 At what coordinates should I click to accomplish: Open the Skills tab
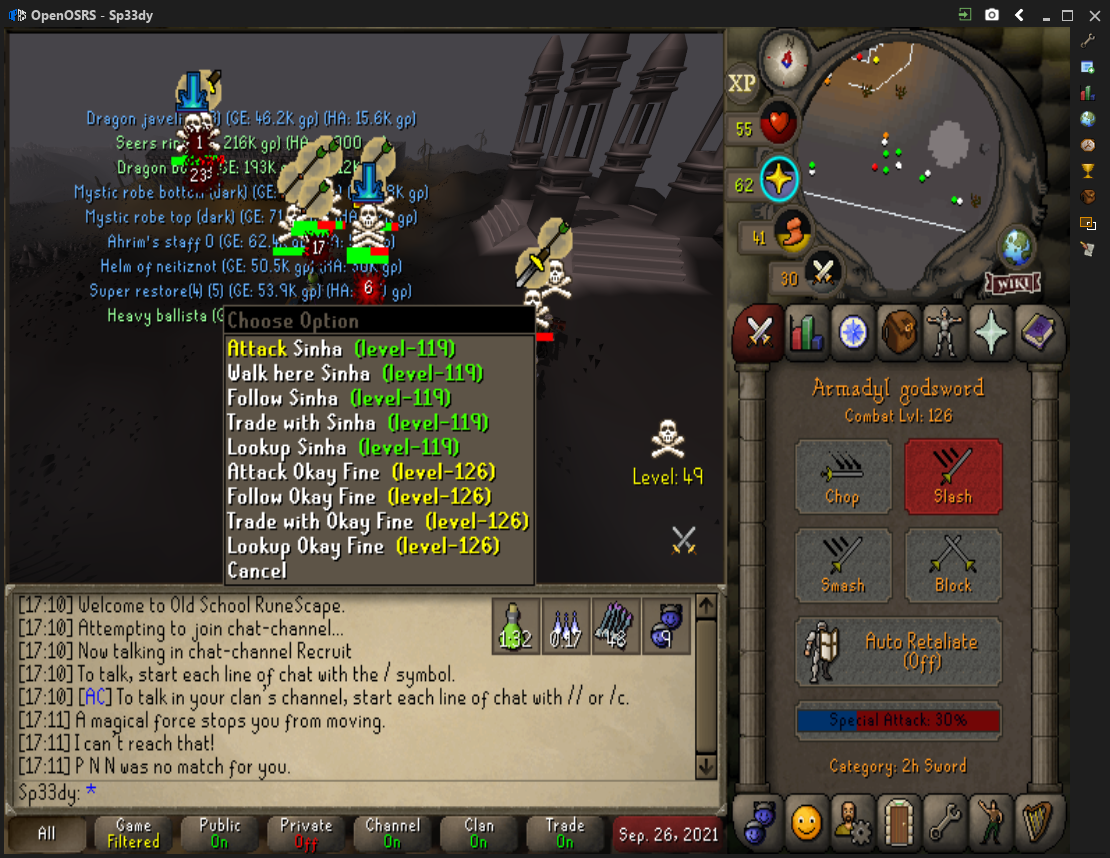coord(805,334)
